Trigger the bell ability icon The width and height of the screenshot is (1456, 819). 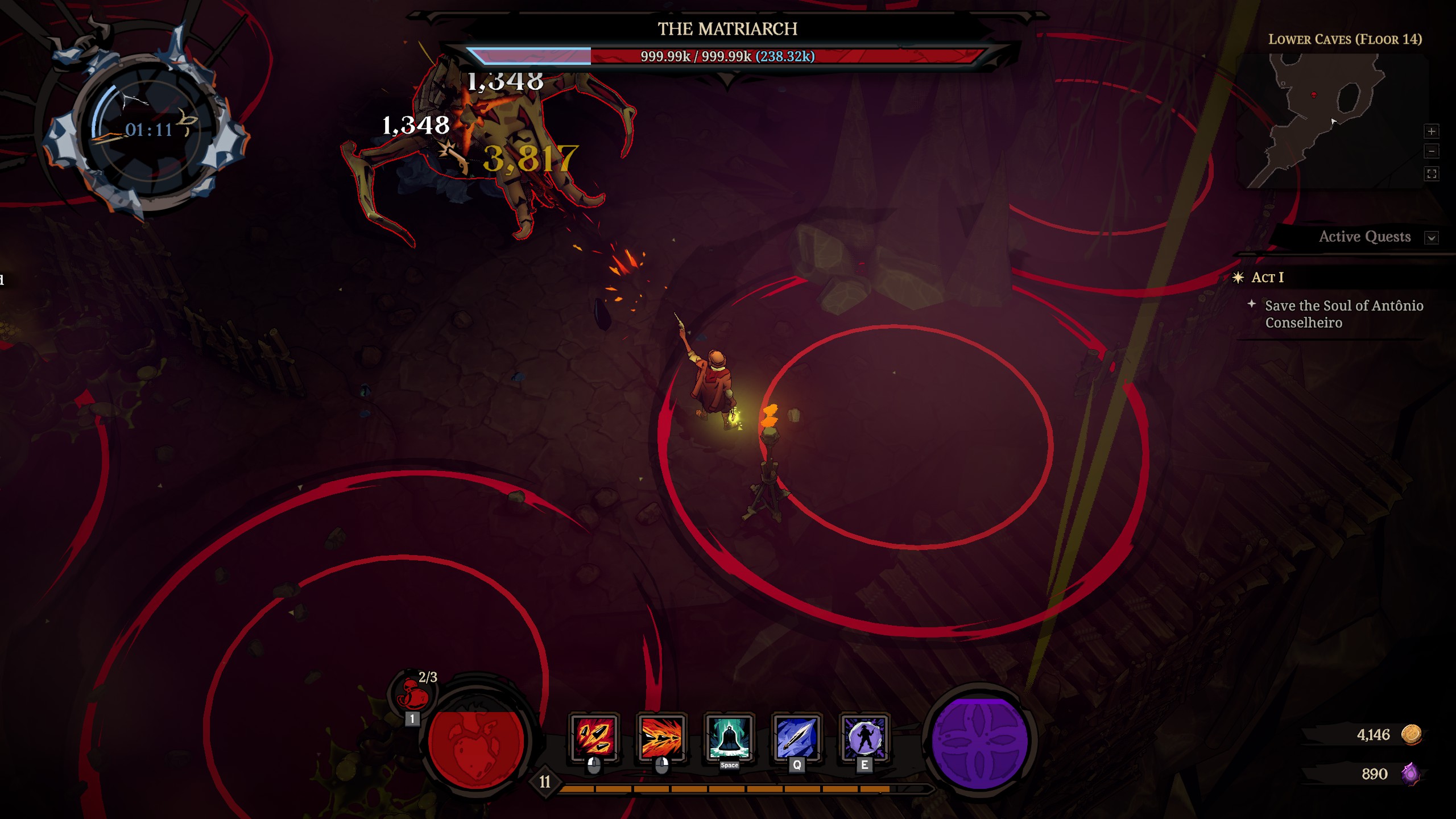point(729,737)
